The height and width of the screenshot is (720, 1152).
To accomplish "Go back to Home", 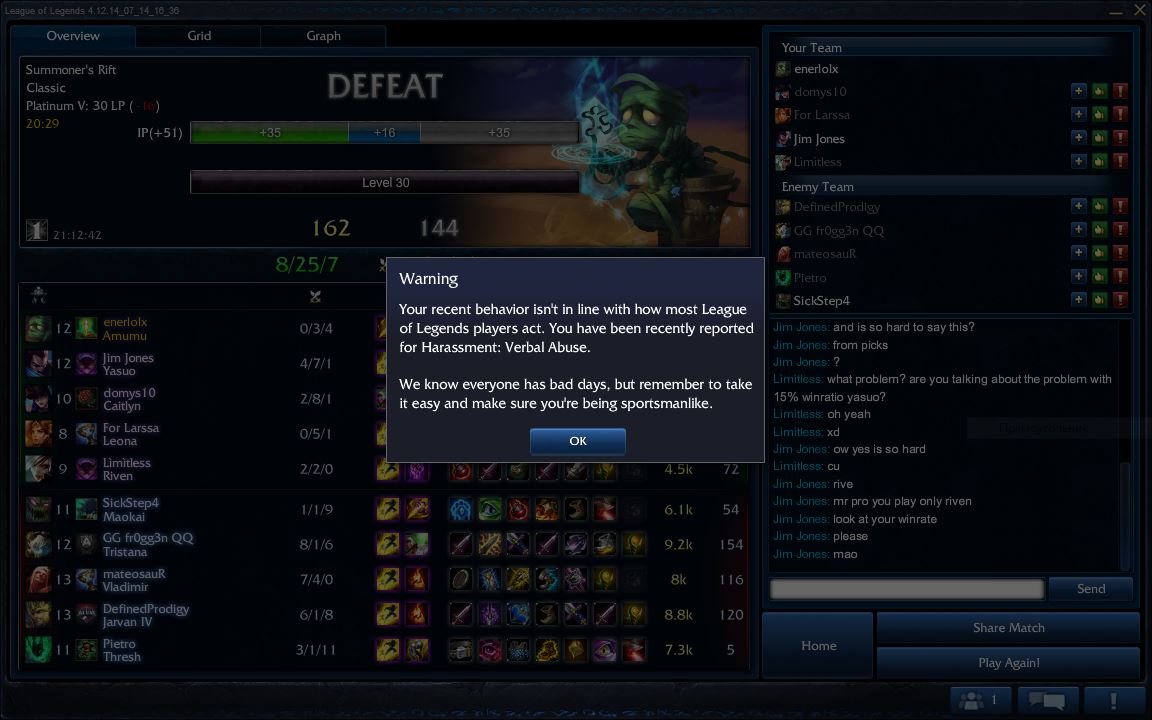I will tap(818, 646).
